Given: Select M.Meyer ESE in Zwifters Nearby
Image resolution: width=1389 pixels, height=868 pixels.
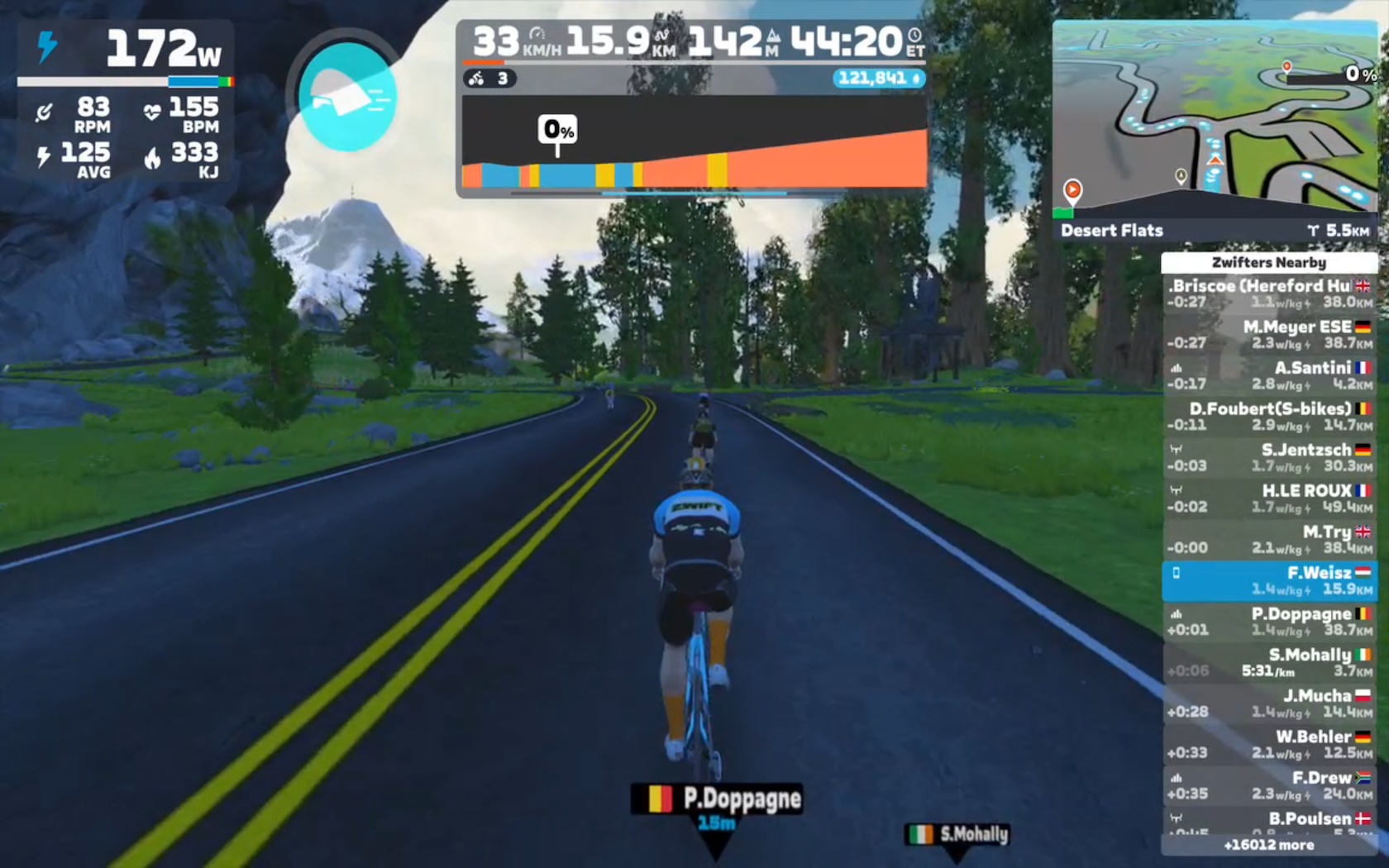Looking at the screenshot, I should click(1269, 335).
